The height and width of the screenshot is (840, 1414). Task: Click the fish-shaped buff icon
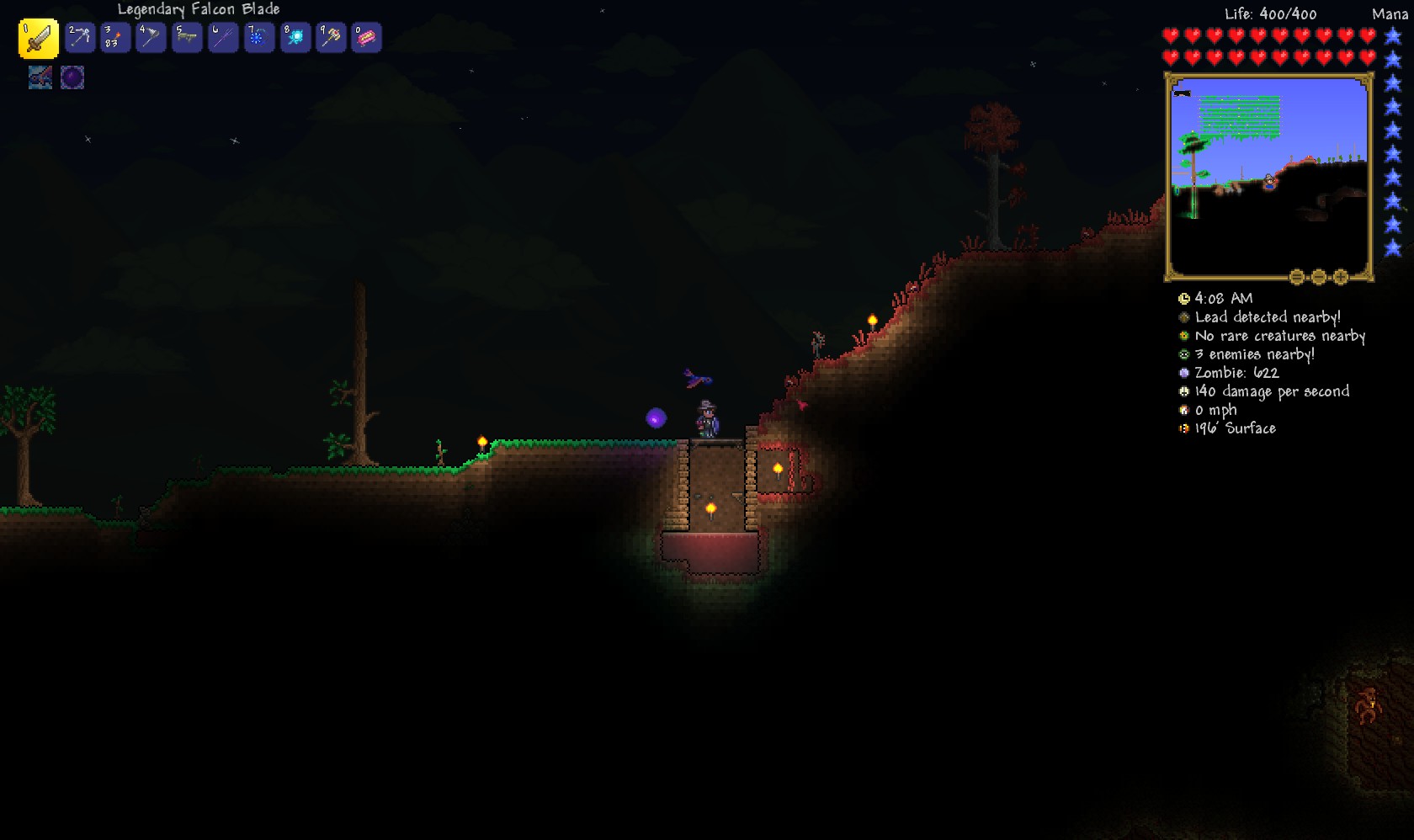40,77
